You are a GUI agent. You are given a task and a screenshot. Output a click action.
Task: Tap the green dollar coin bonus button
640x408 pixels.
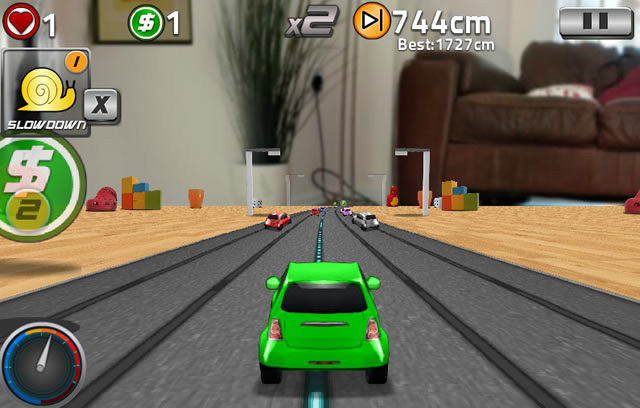pyautogui.click(x=30, y=189)
